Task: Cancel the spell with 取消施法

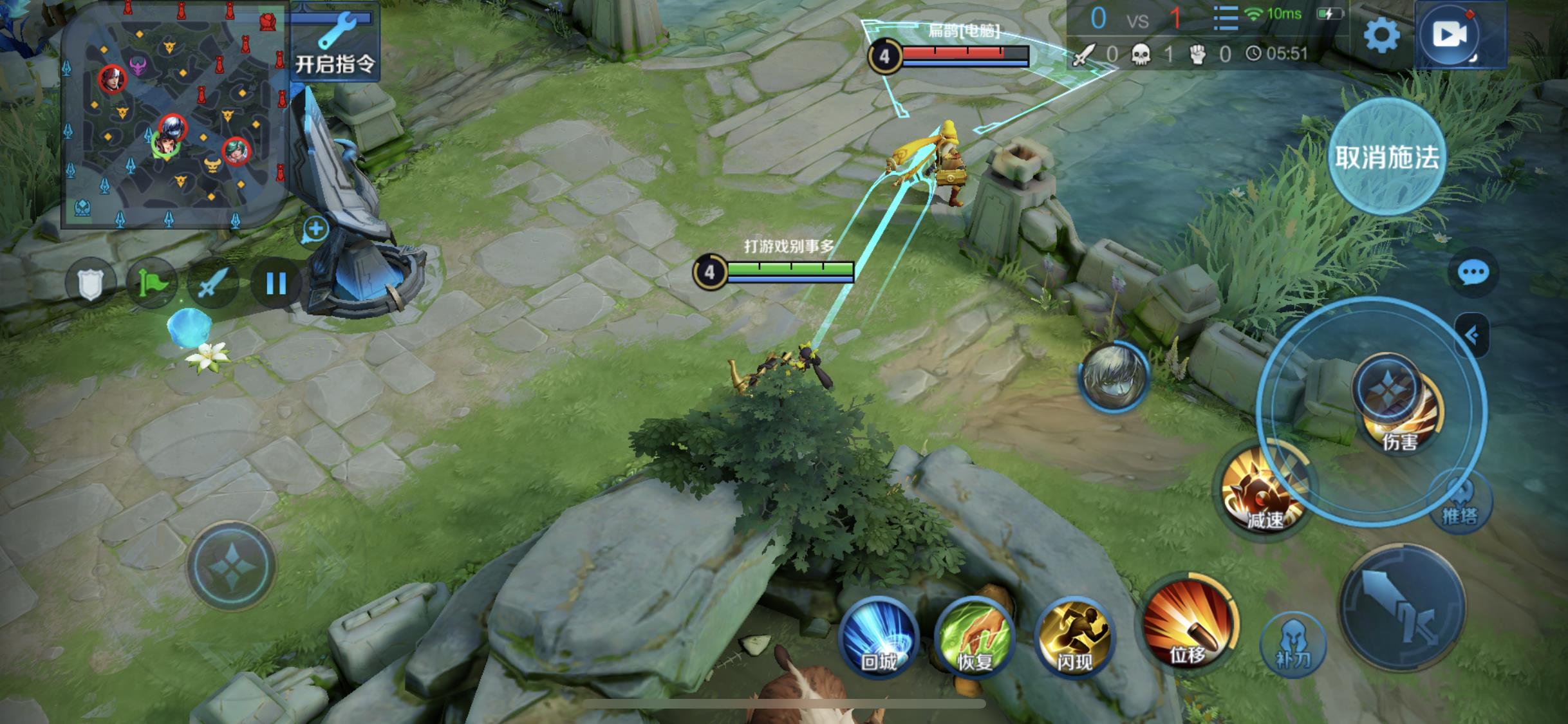Action: [x=1386, y=156]
